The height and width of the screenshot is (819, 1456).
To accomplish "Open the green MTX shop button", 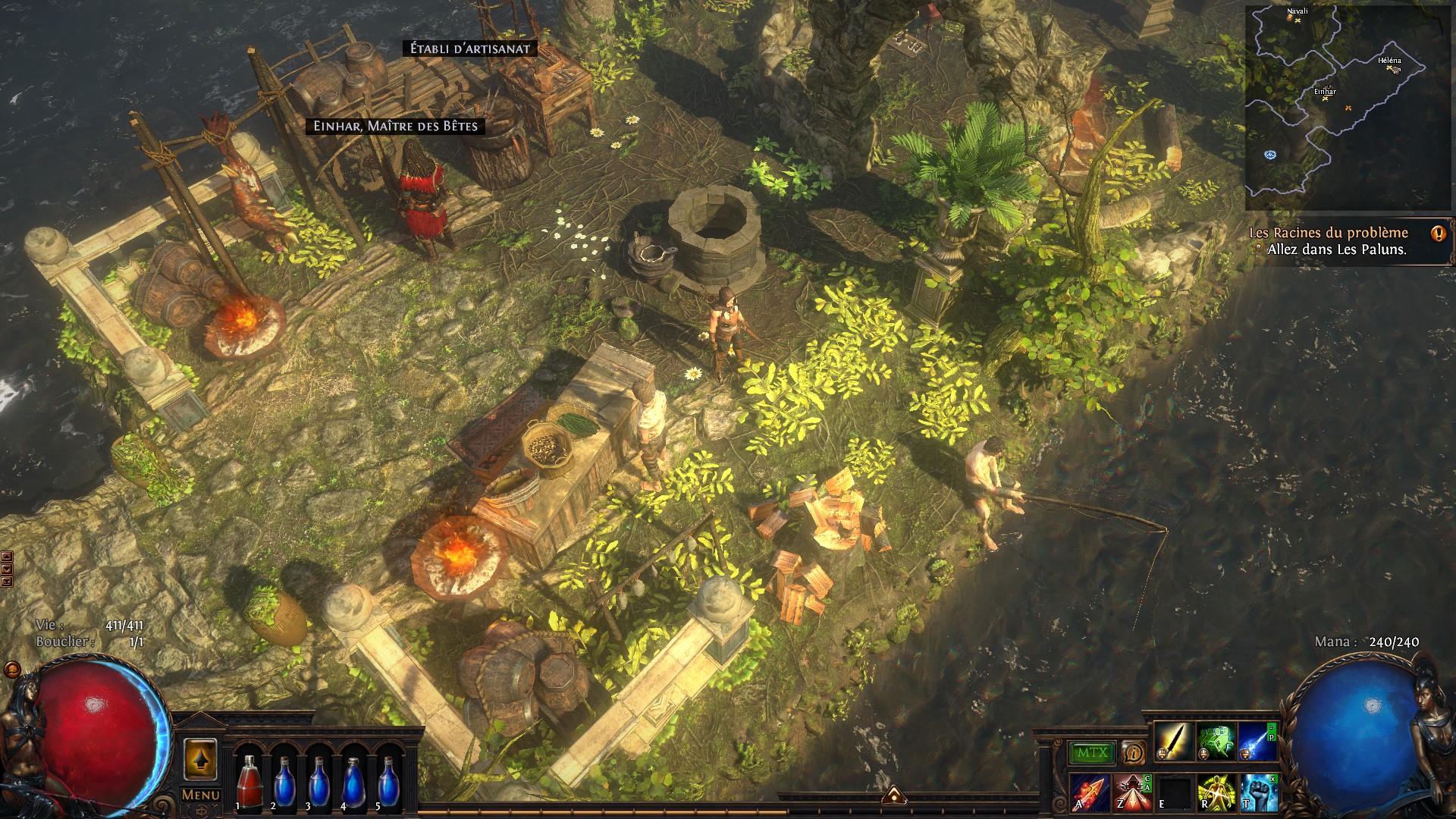I will tap(1092, 753).
